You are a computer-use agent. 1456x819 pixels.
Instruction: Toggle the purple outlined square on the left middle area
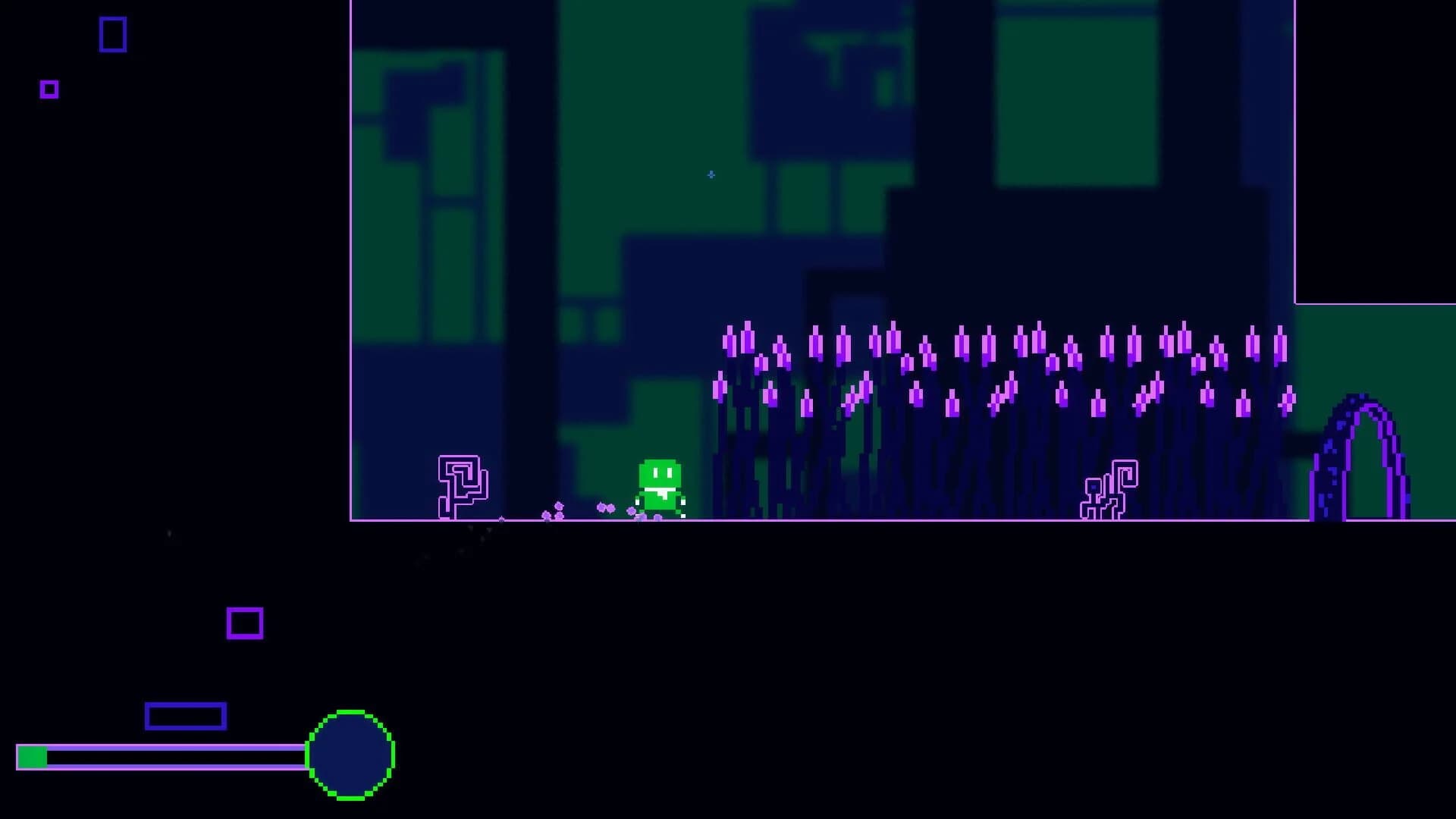[243, 623]
